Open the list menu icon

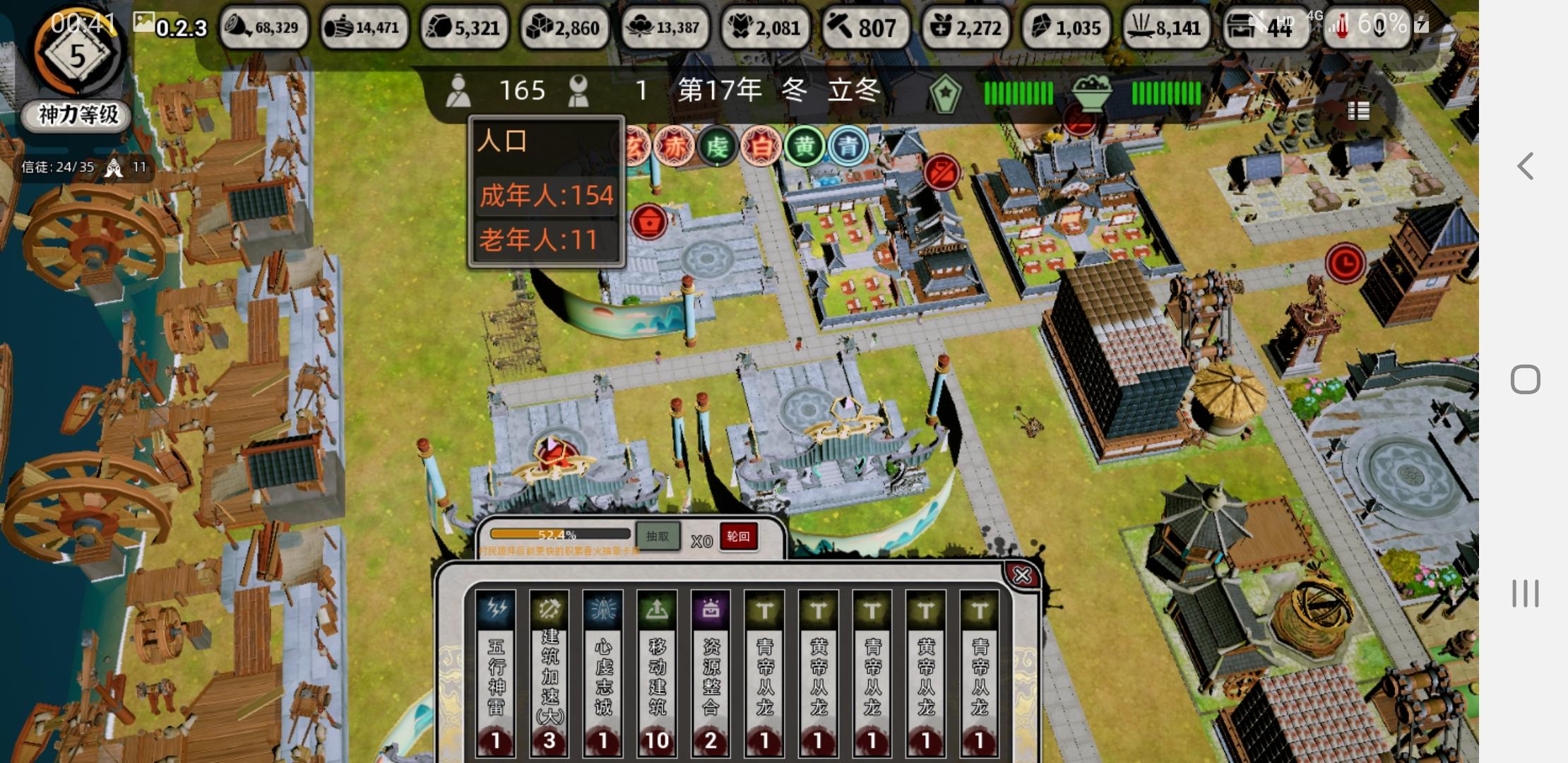click(x=1358, y=111)
